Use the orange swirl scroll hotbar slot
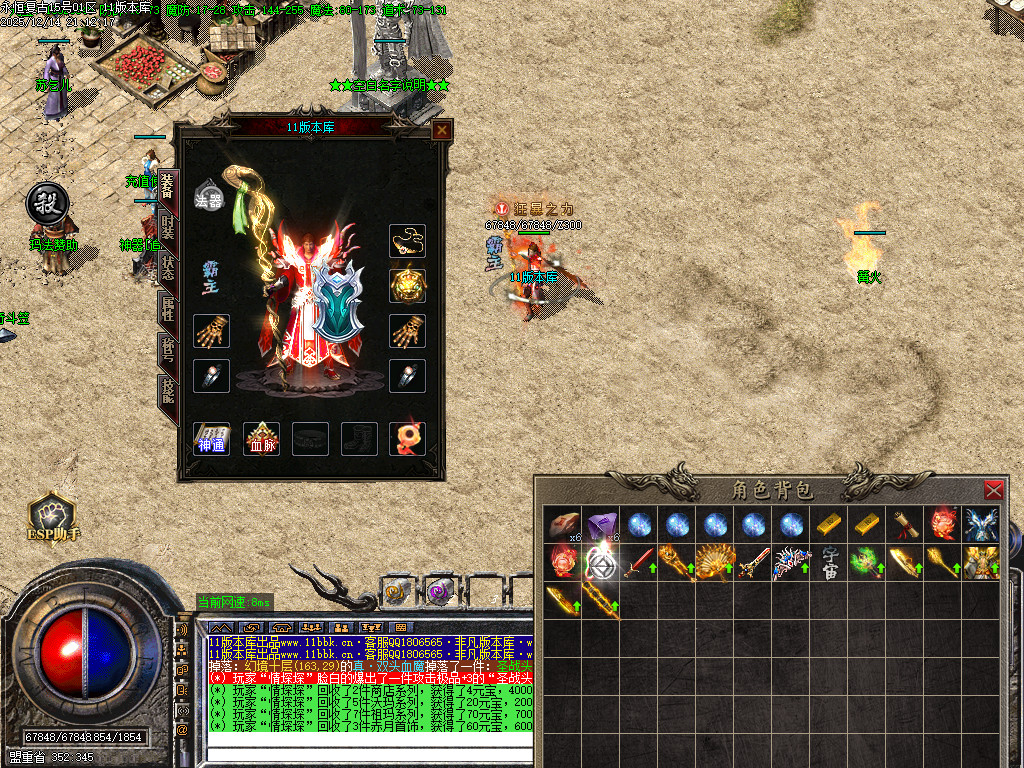This screenshot has width=1024, height=768. (395, 591)
